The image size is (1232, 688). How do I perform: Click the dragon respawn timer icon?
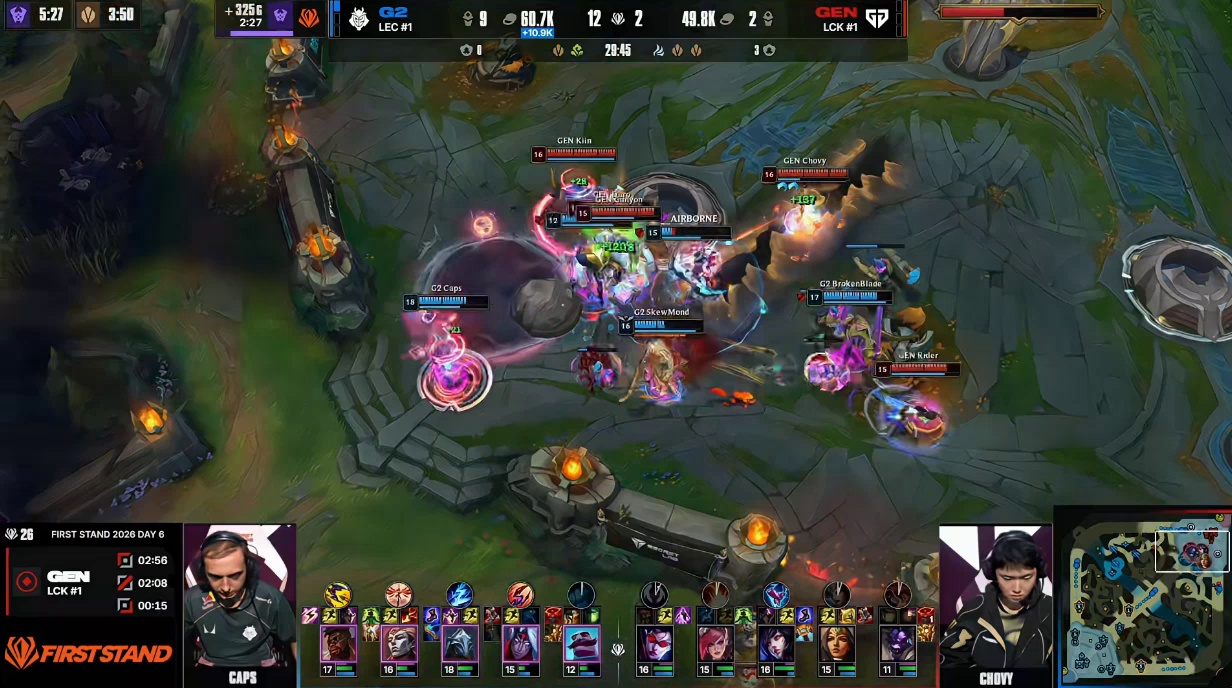coord(89,16)
